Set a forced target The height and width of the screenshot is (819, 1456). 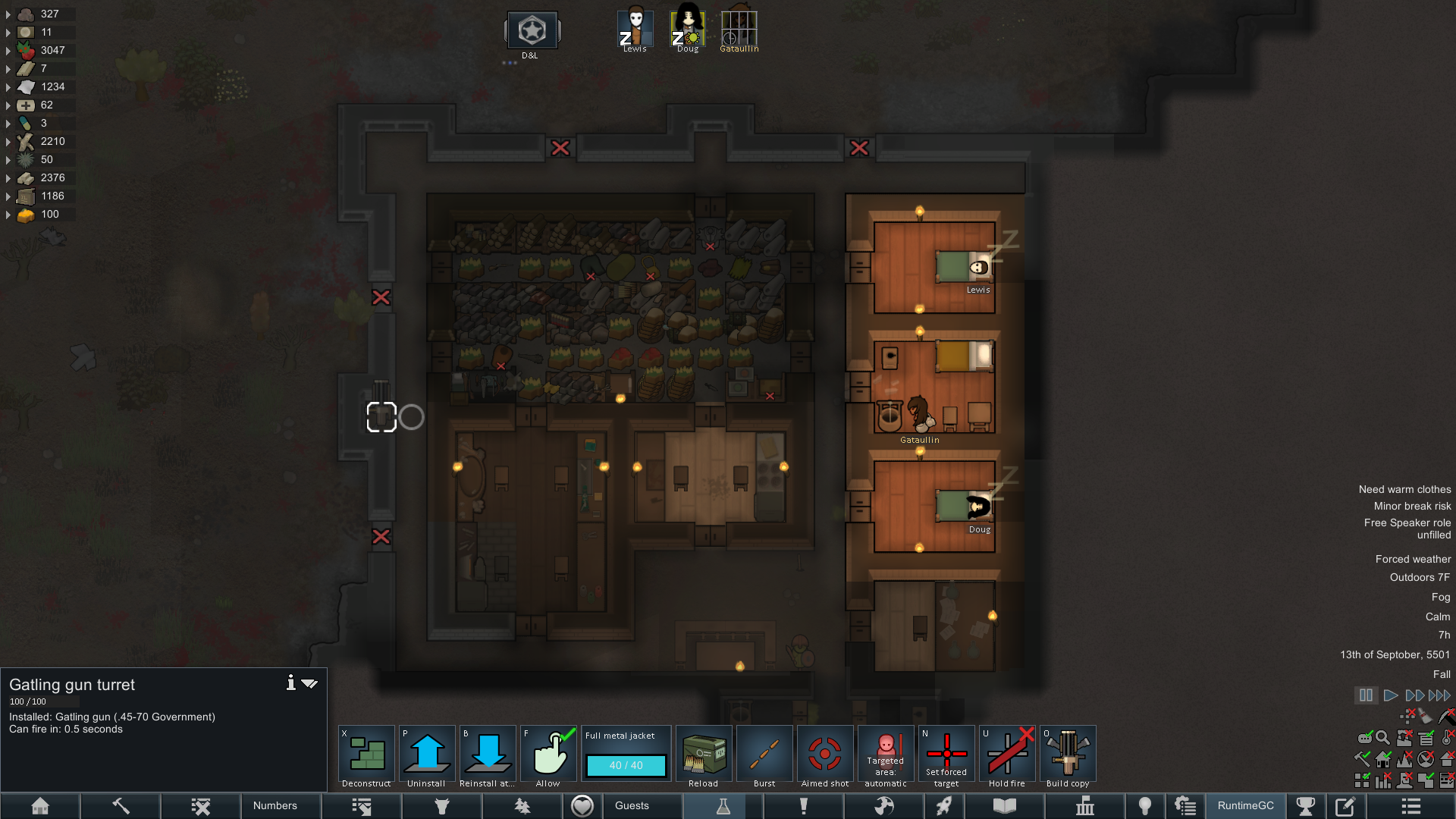point(946,756)
